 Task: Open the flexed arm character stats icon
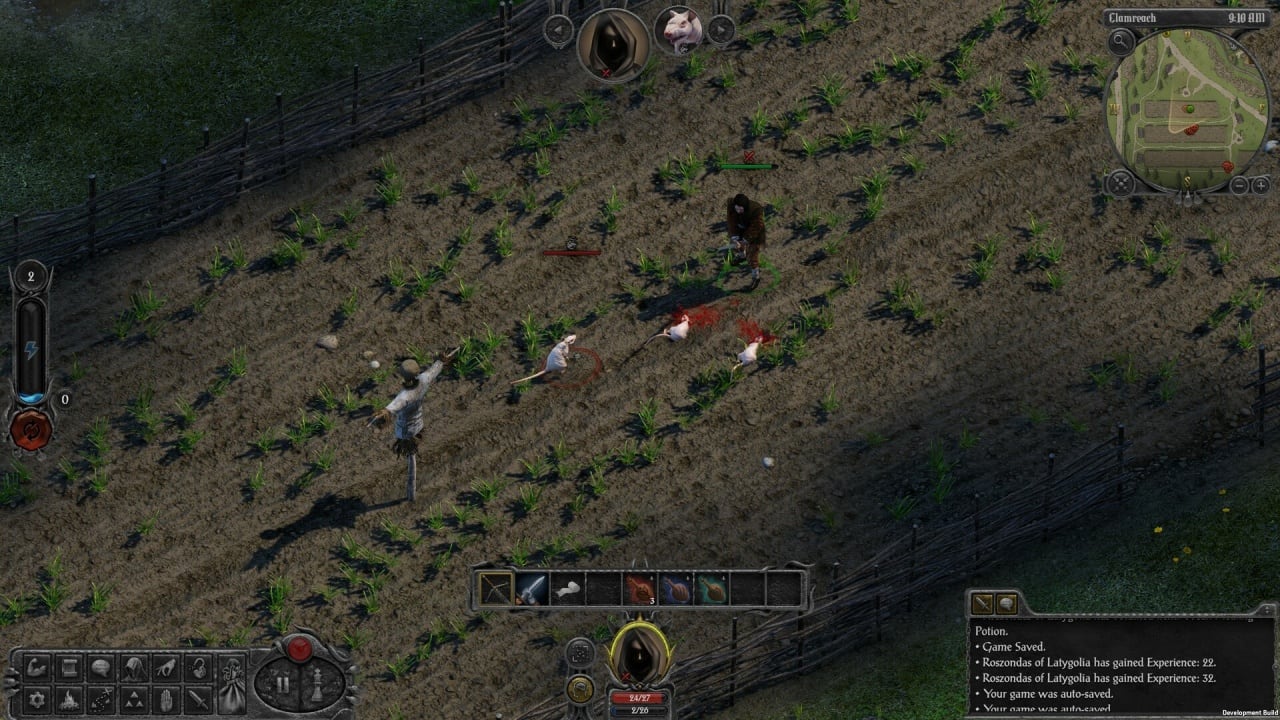[38, 669]
